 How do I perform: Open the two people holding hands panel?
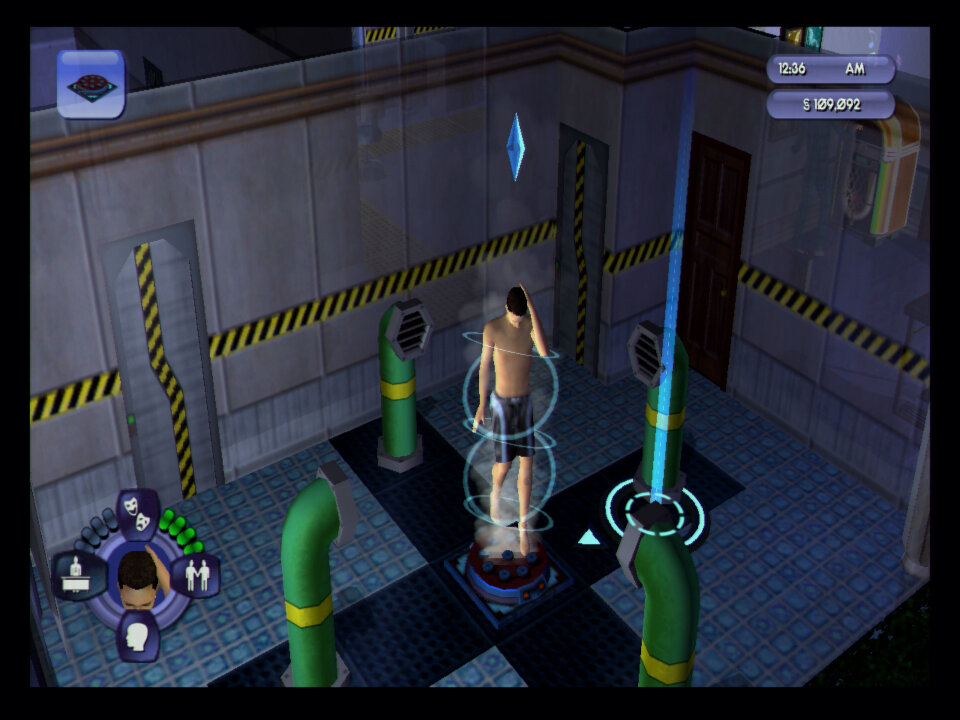(x=196, y=576)
